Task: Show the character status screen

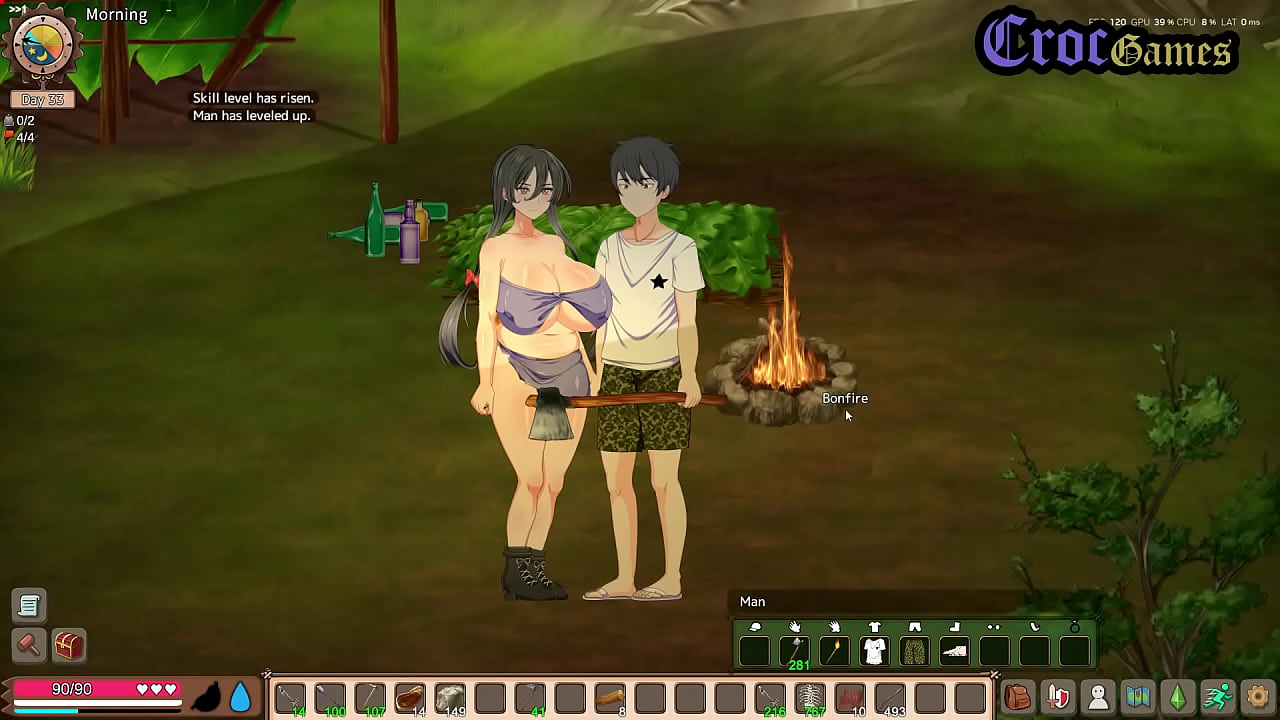Action: click(1098, 697)
